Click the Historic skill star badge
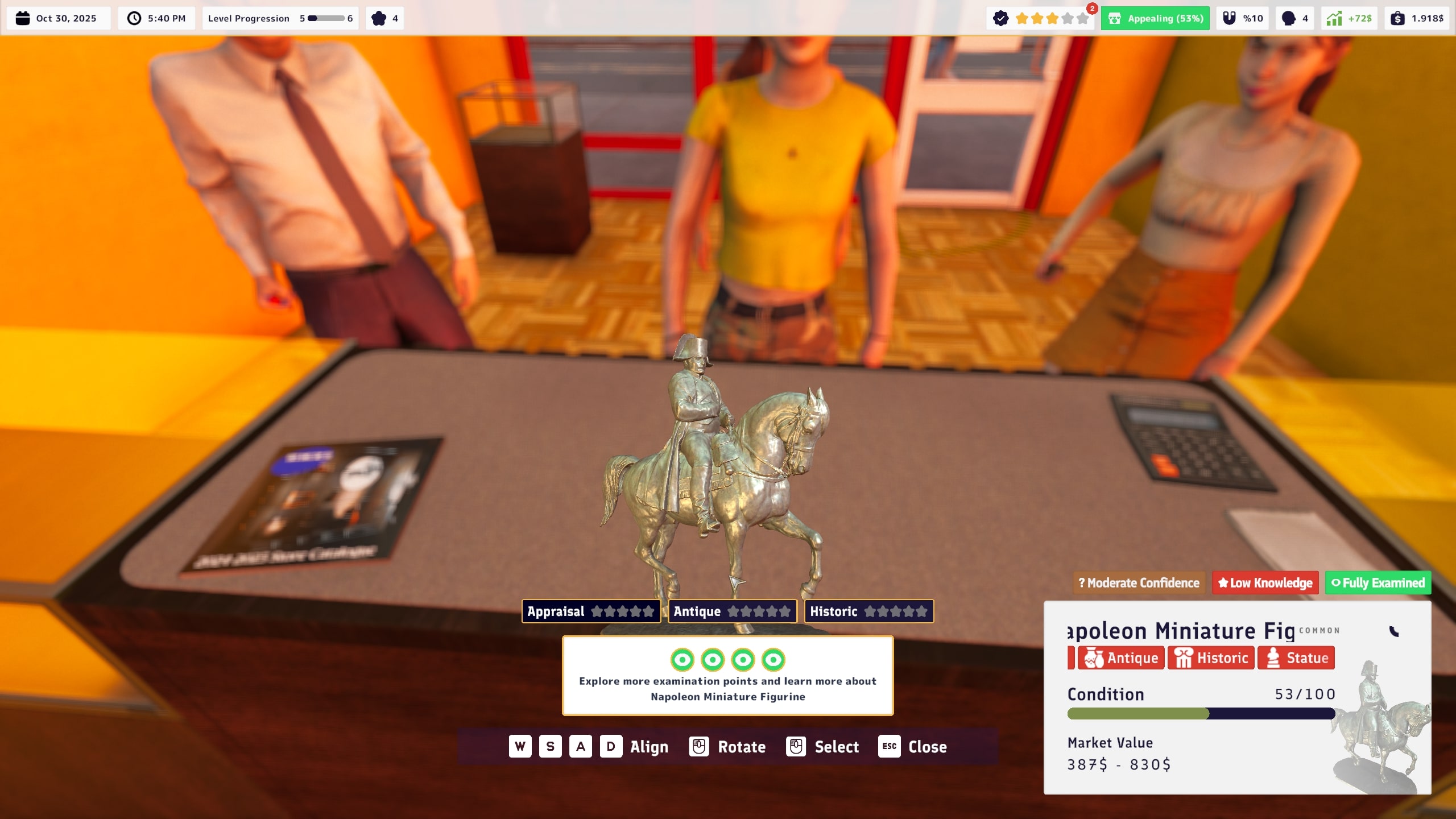The image size is (1456, 819). click(868, 611)
